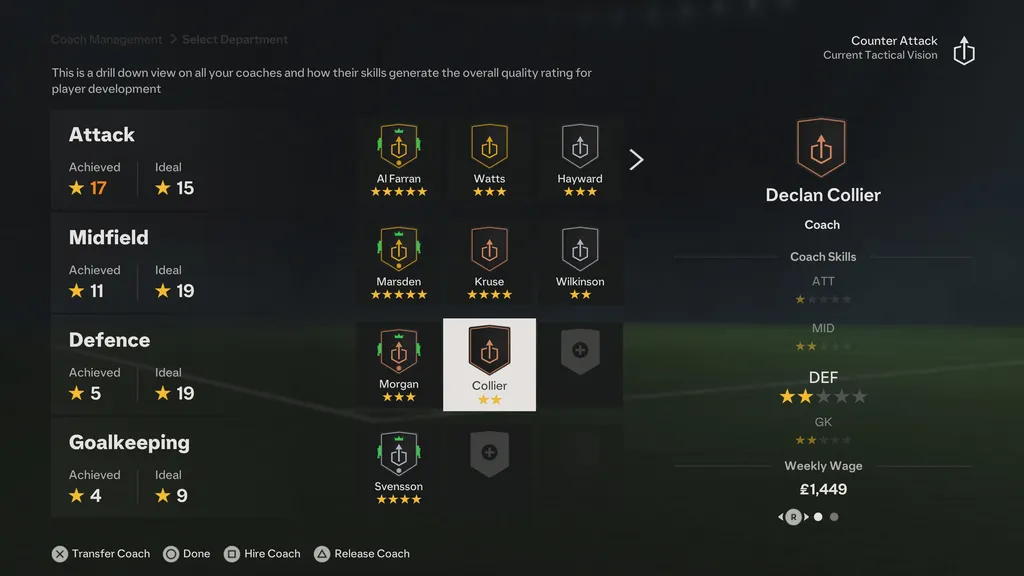Choose coach Morgan in Defence

pos(399,364)
